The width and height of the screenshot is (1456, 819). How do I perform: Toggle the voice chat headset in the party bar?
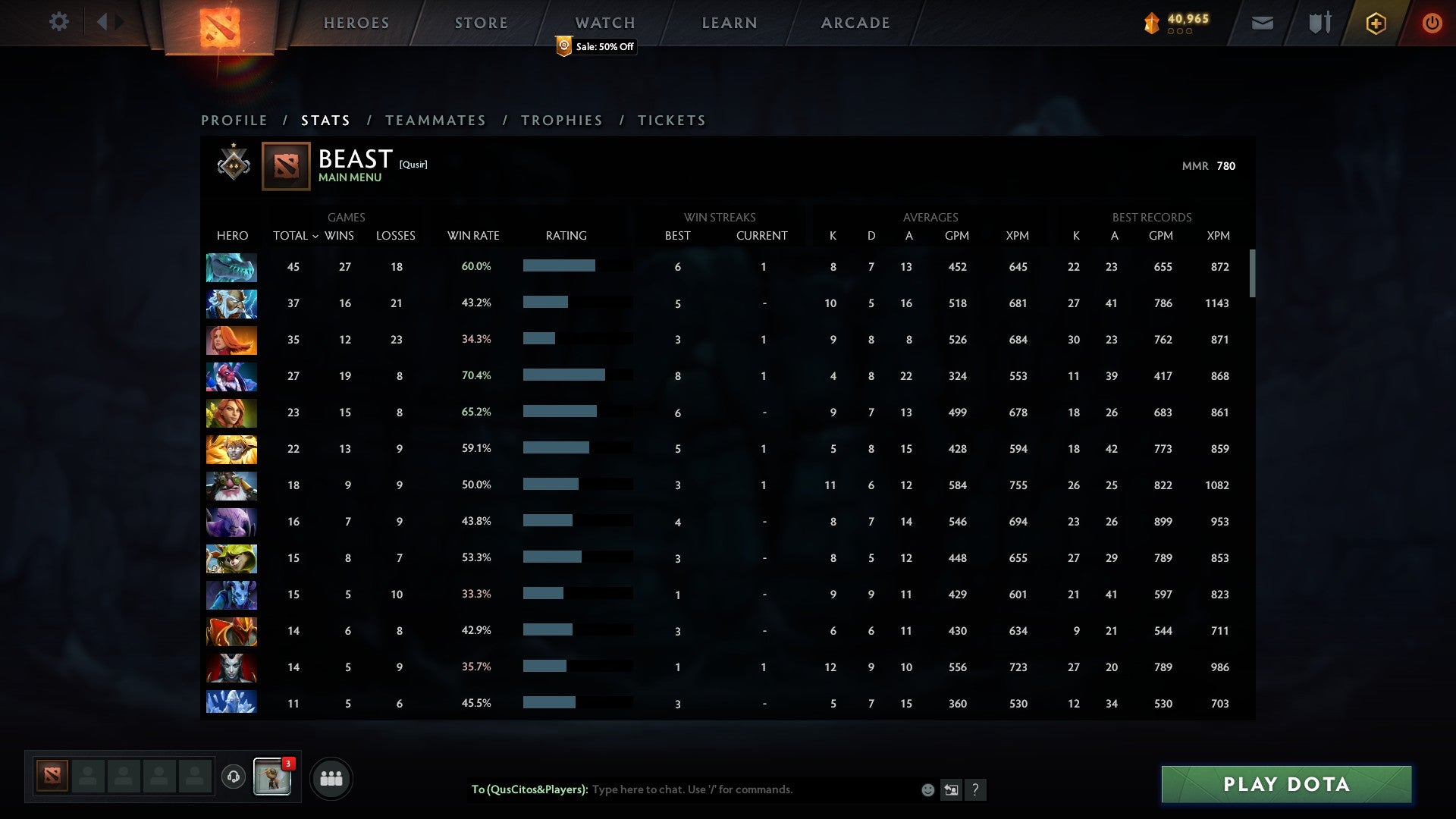pos(235,775)
